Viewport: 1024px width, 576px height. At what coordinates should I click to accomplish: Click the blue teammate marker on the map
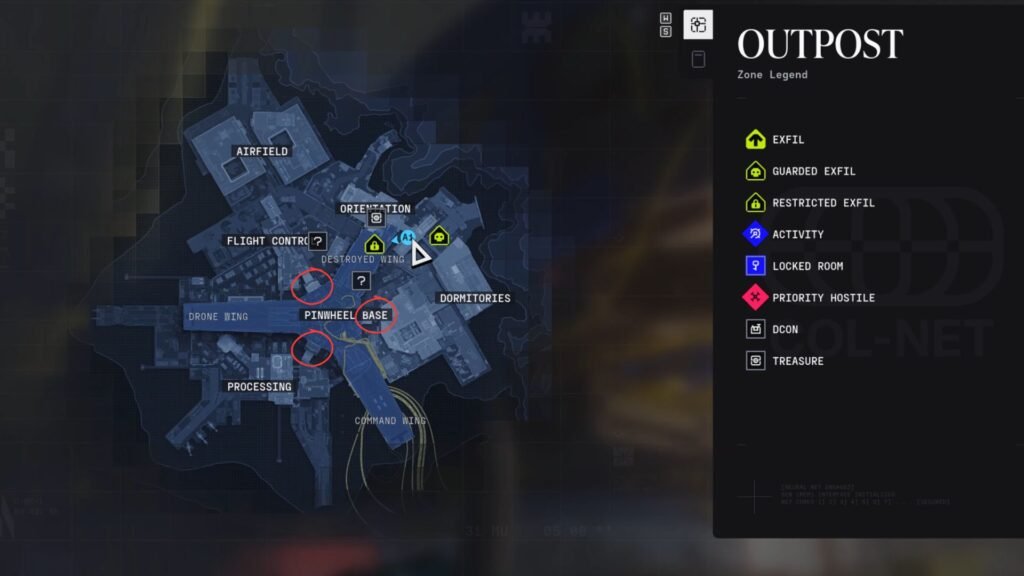tap(405, 238)
